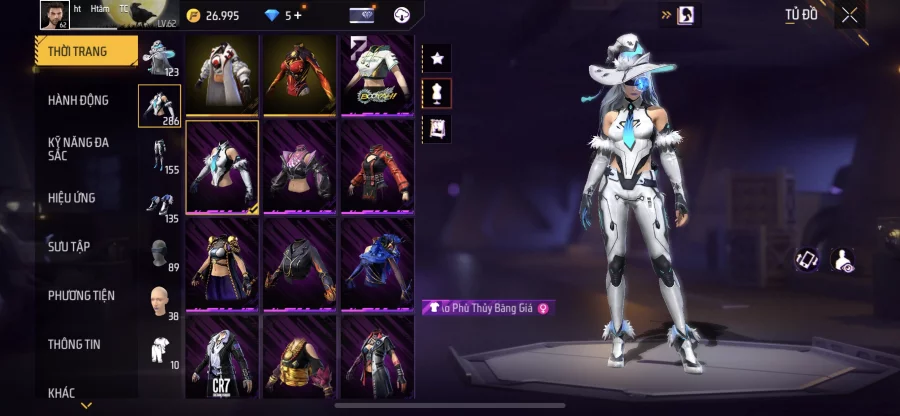Screen dimensions: 900x416
Task: Show the Thông Tin section
Action: coord(74,344)
